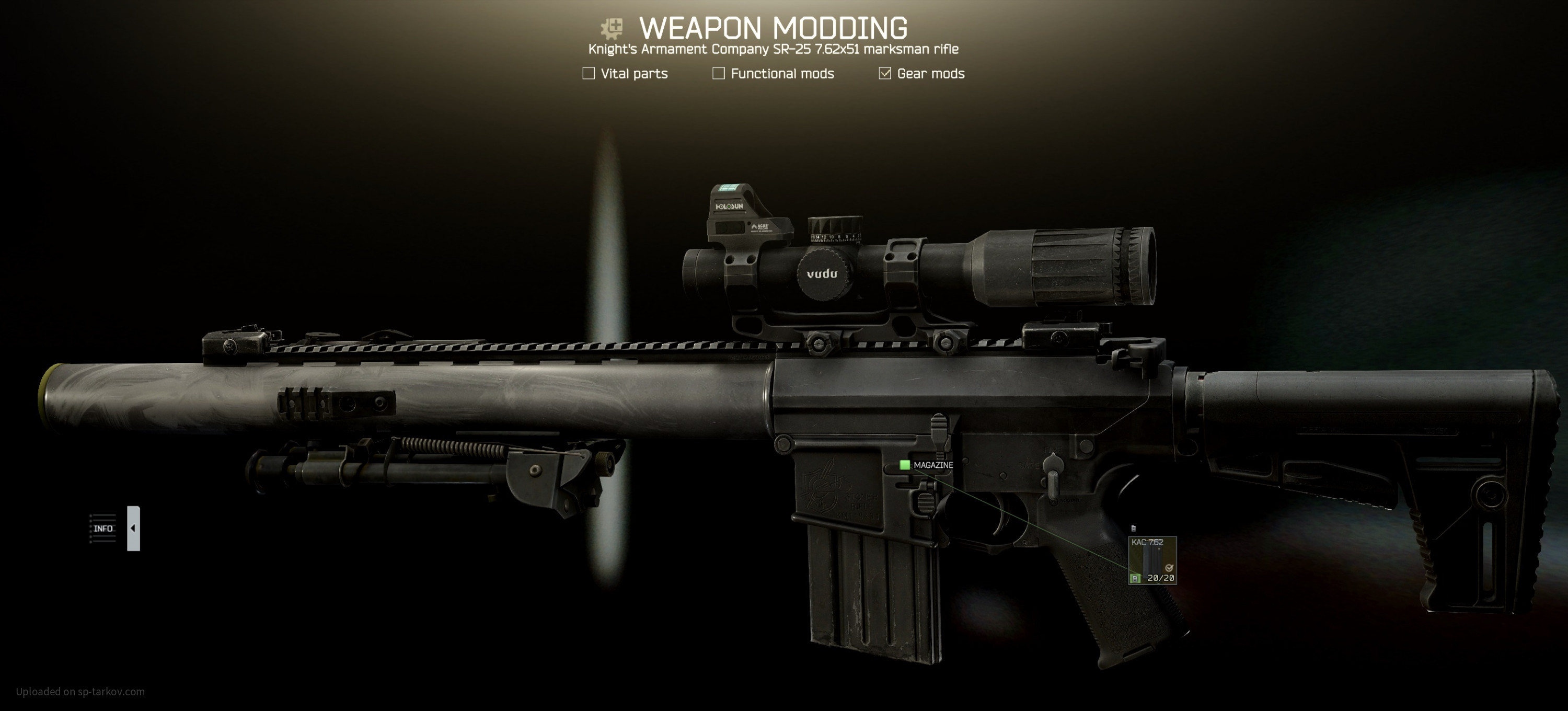Toggle the Vital parts checkbox

[589, 74]
